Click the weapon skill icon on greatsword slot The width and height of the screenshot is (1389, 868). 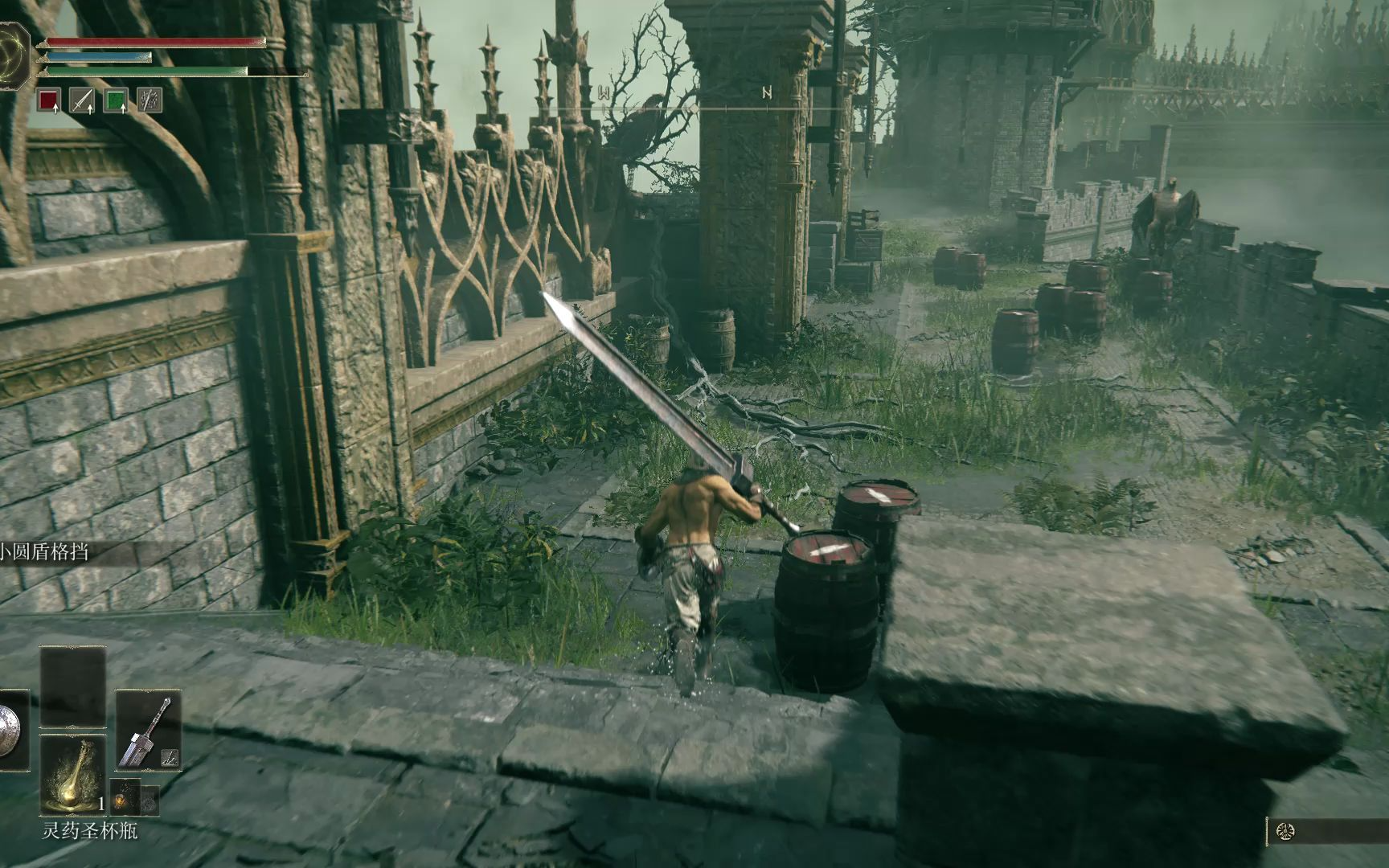170,756
